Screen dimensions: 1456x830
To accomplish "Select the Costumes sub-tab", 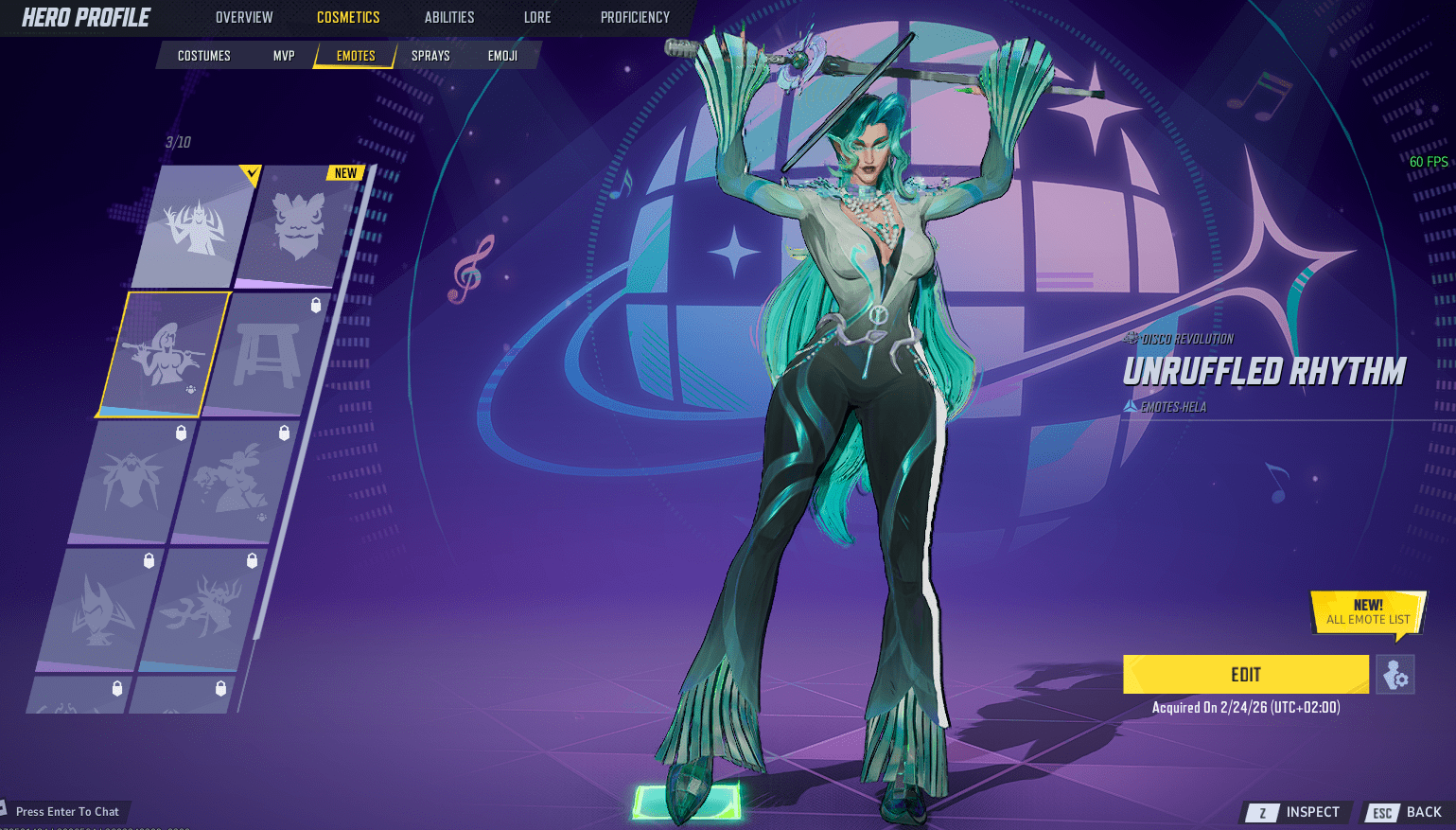I will point(204,56).
